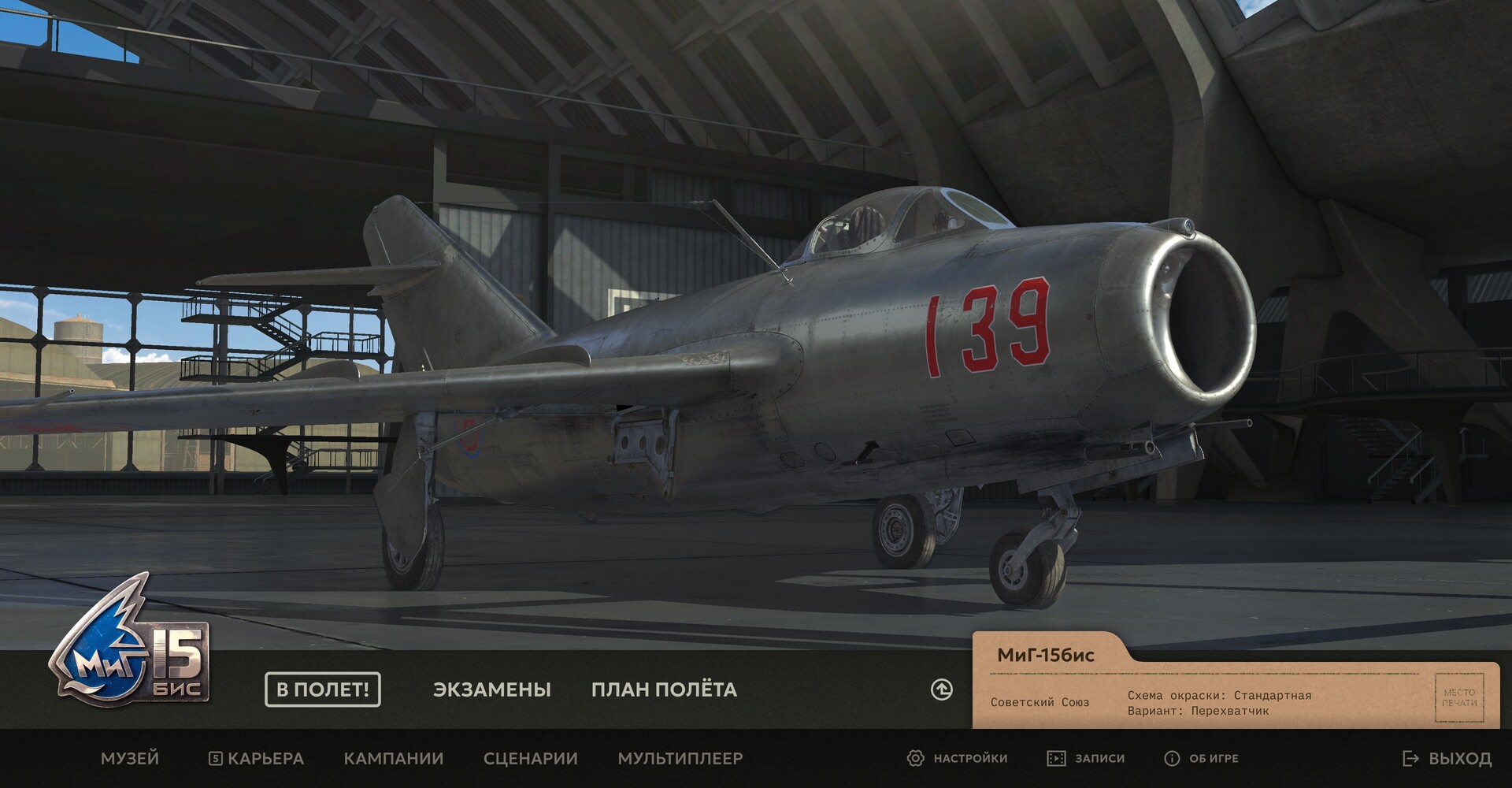Click the В ПОЛЕТ! button
Viewport: 1512px width, 788px height.
pos(323,689)
